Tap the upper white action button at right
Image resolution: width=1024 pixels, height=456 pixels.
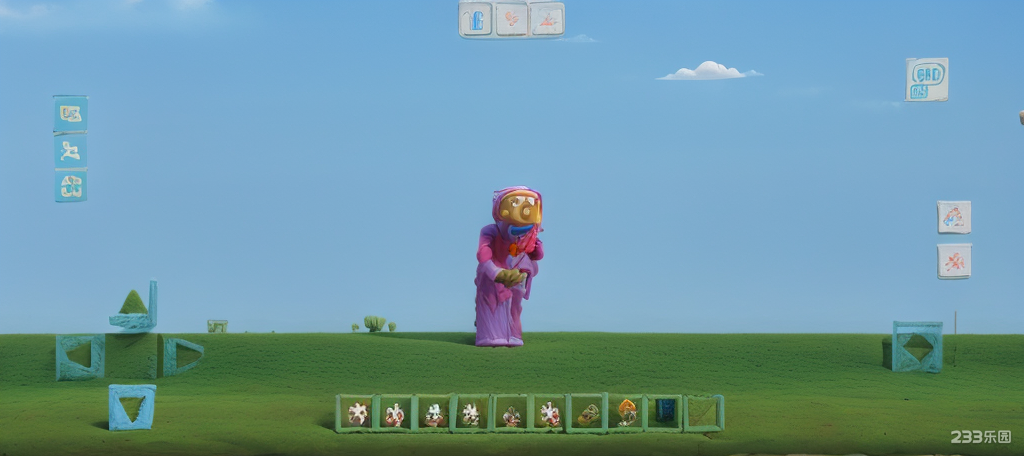(954, 217)
